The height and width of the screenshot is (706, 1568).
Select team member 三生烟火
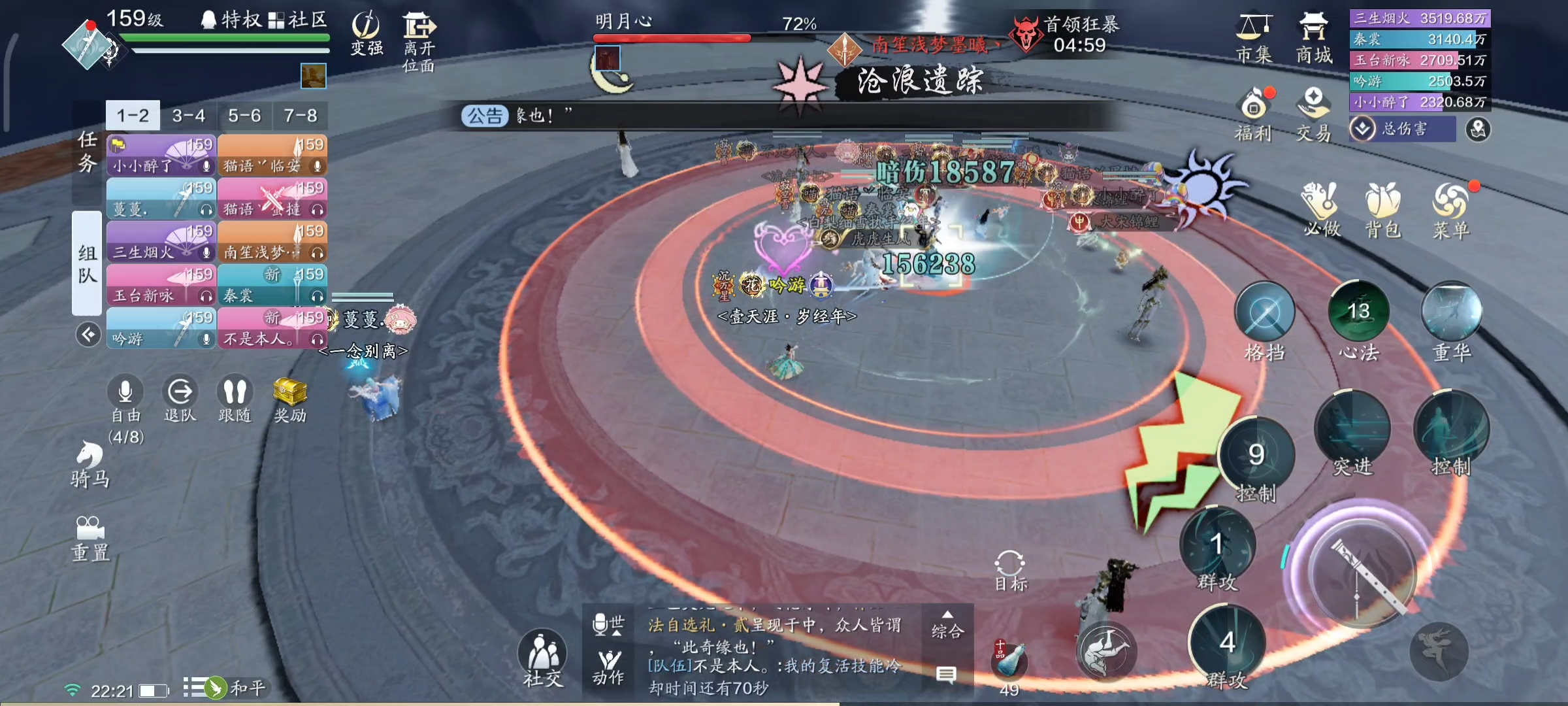point(161,242)
